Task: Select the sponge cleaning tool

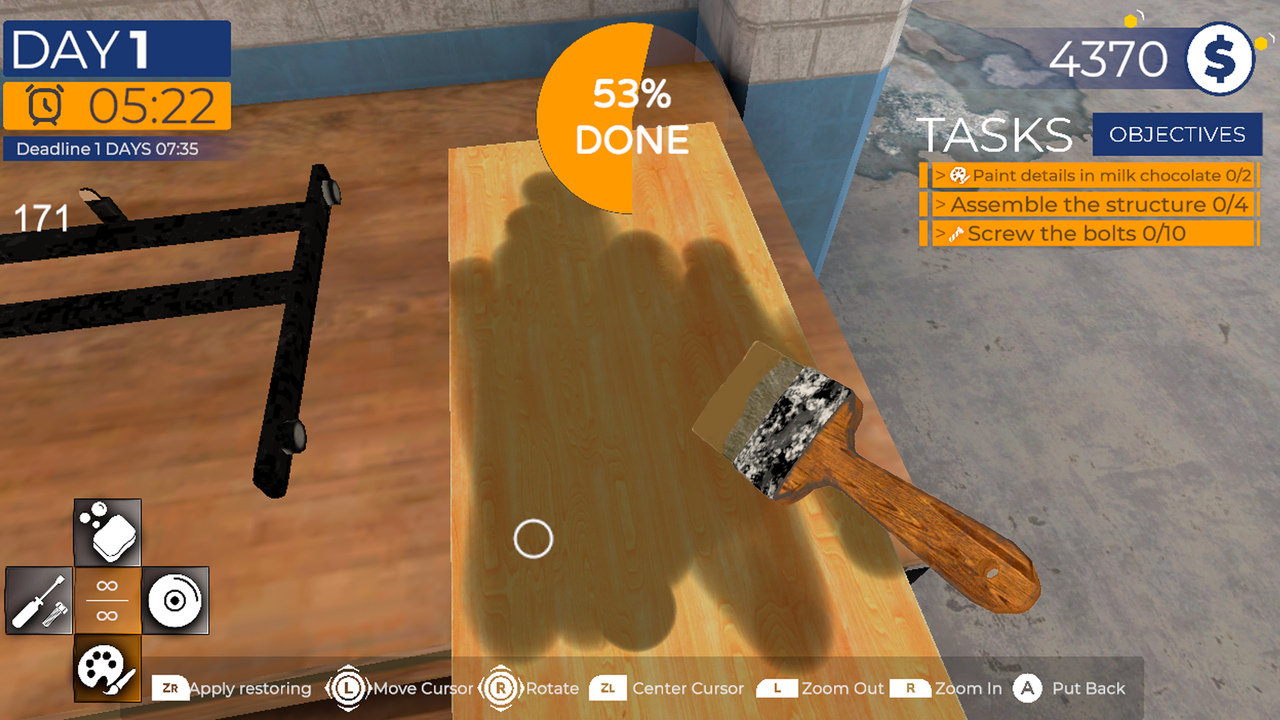Action: [107, 530]
